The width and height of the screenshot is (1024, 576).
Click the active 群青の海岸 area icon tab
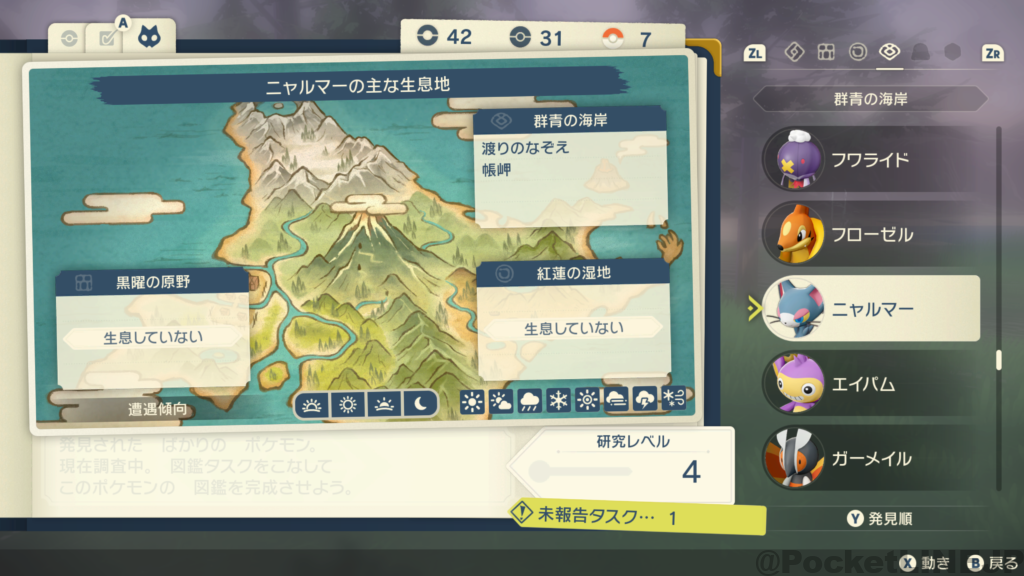tap(888, 52)
